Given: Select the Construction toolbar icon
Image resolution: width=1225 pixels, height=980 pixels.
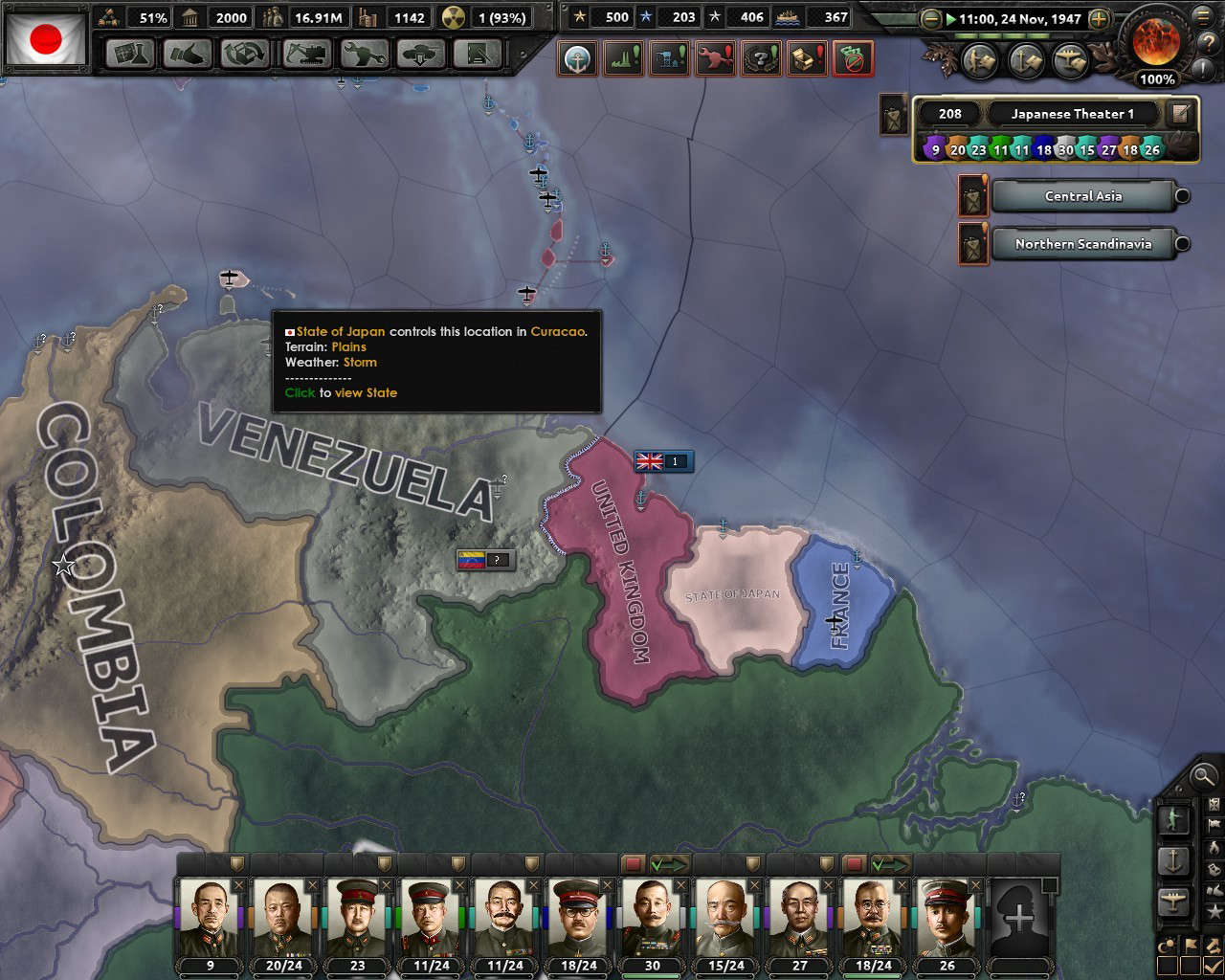Looking at the screenshot, I should click(304, 55).
